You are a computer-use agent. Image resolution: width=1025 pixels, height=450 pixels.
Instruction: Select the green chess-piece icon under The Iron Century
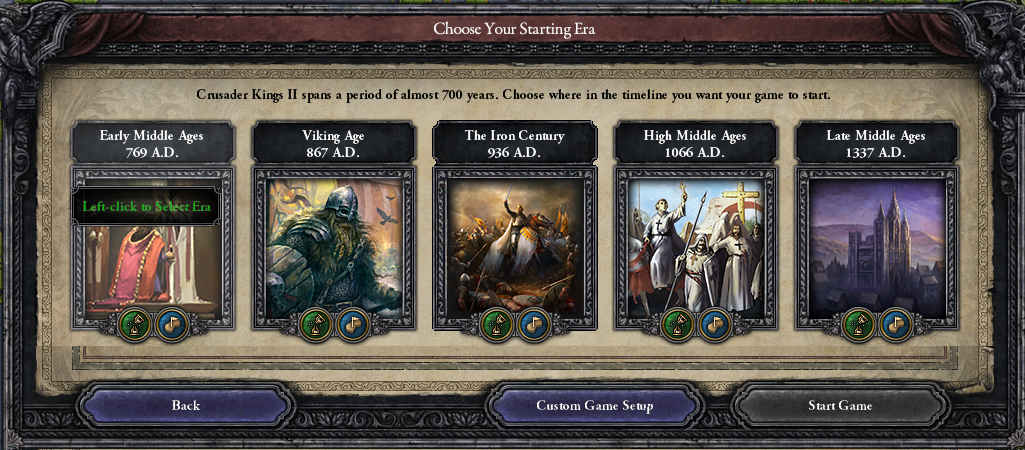click(497, 324)
